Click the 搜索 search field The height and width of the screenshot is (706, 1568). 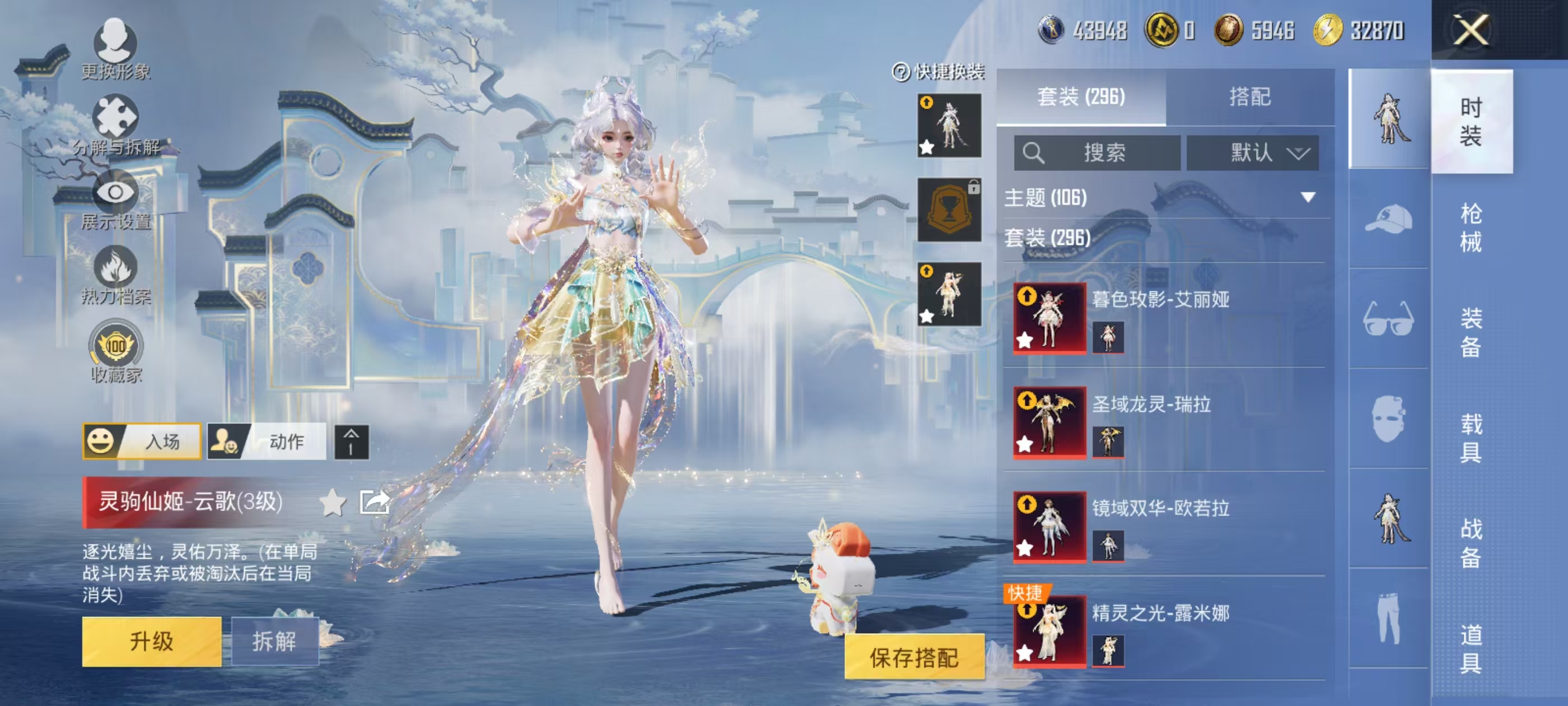click(x=1097, y=152)
